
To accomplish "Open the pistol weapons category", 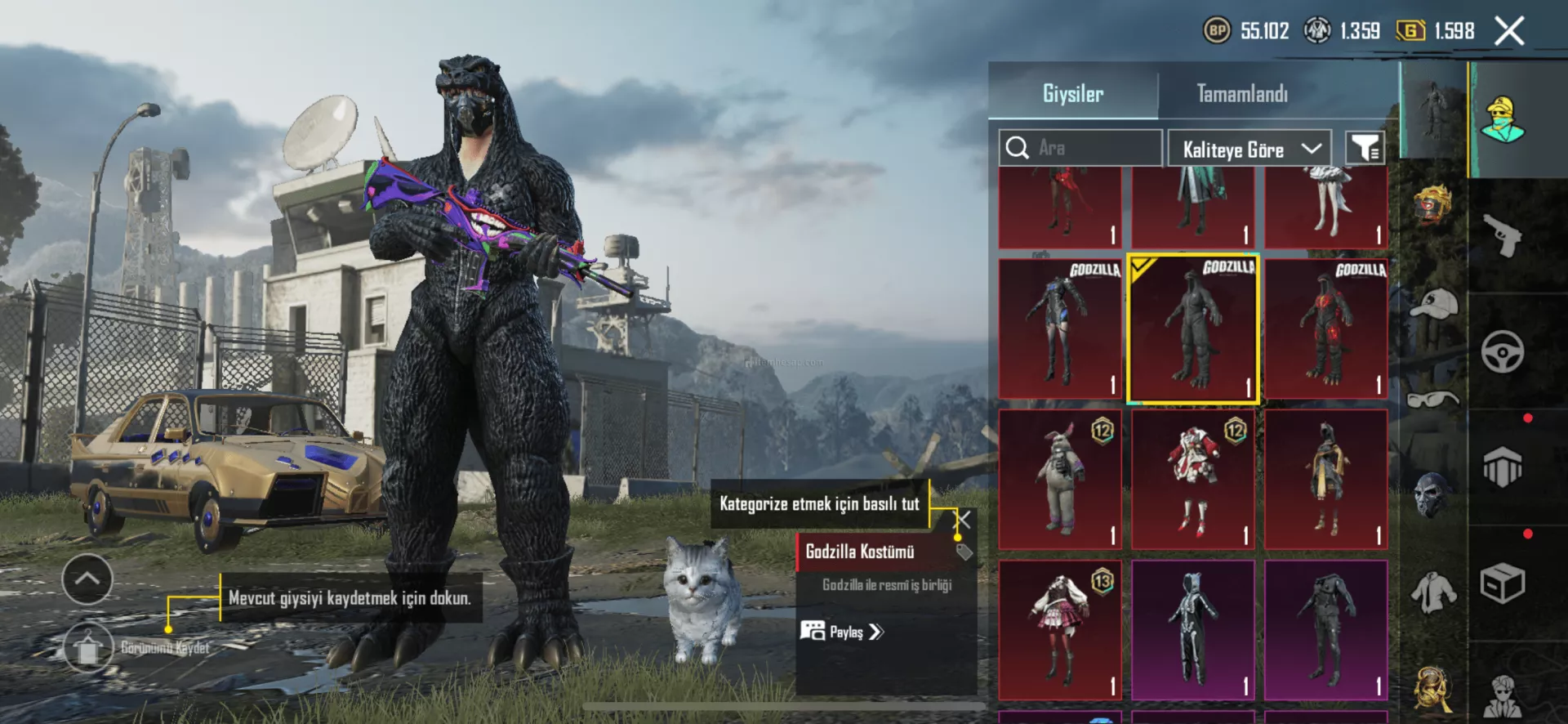I will tap(1503, 236).
